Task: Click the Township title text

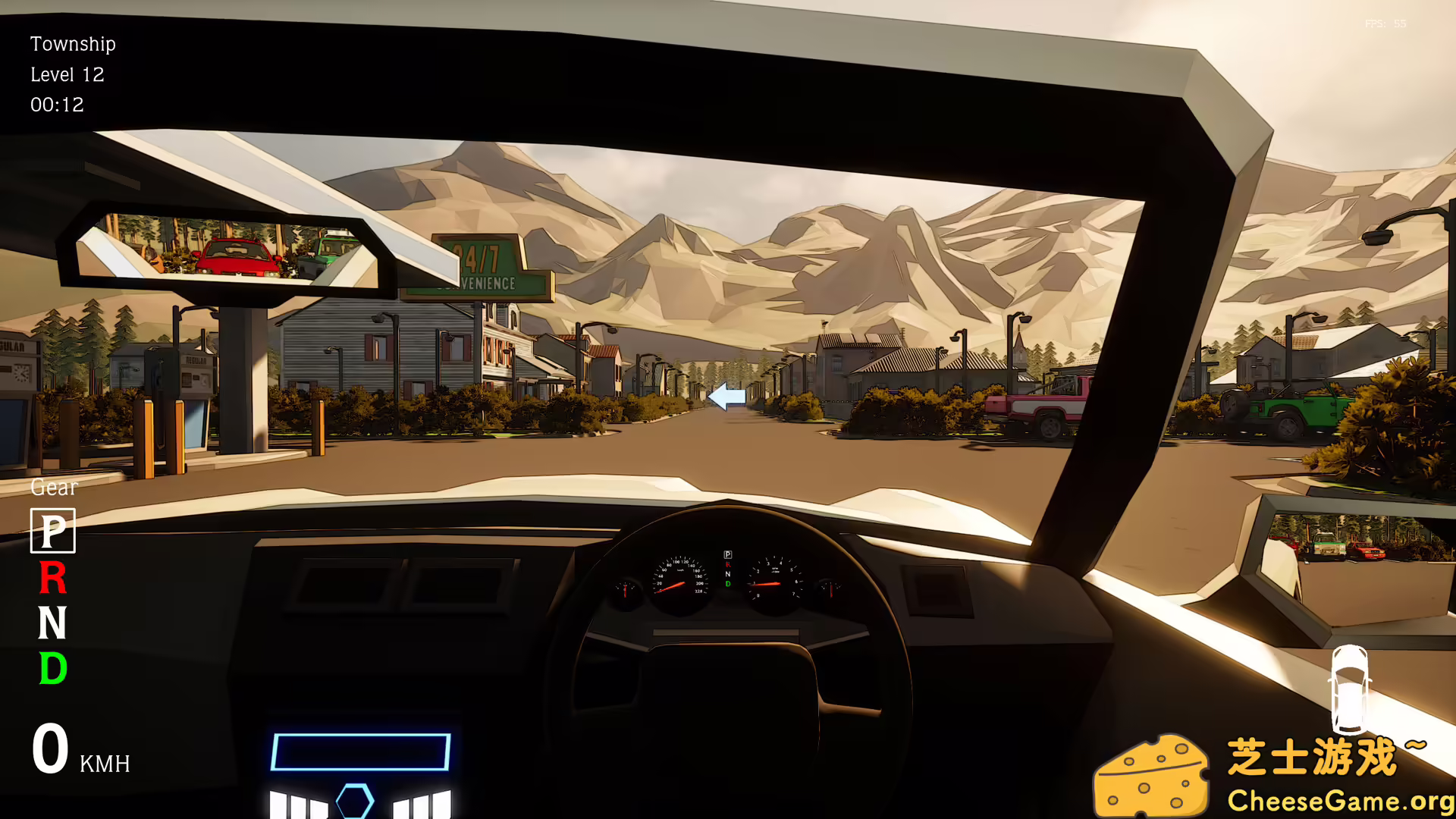Action: pyautogui.click(x=73, y=44)
